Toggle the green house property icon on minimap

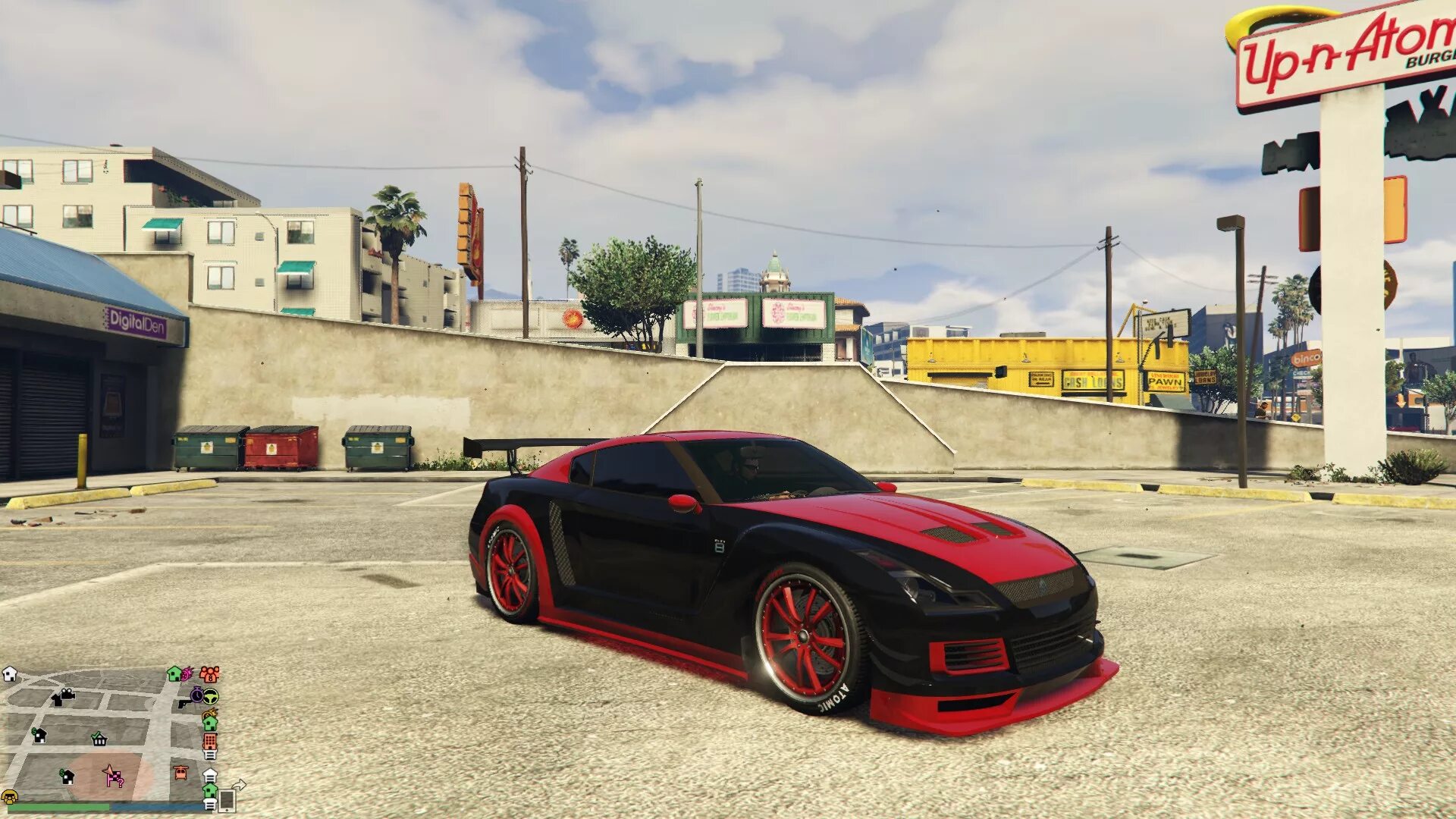click(174, 674)
